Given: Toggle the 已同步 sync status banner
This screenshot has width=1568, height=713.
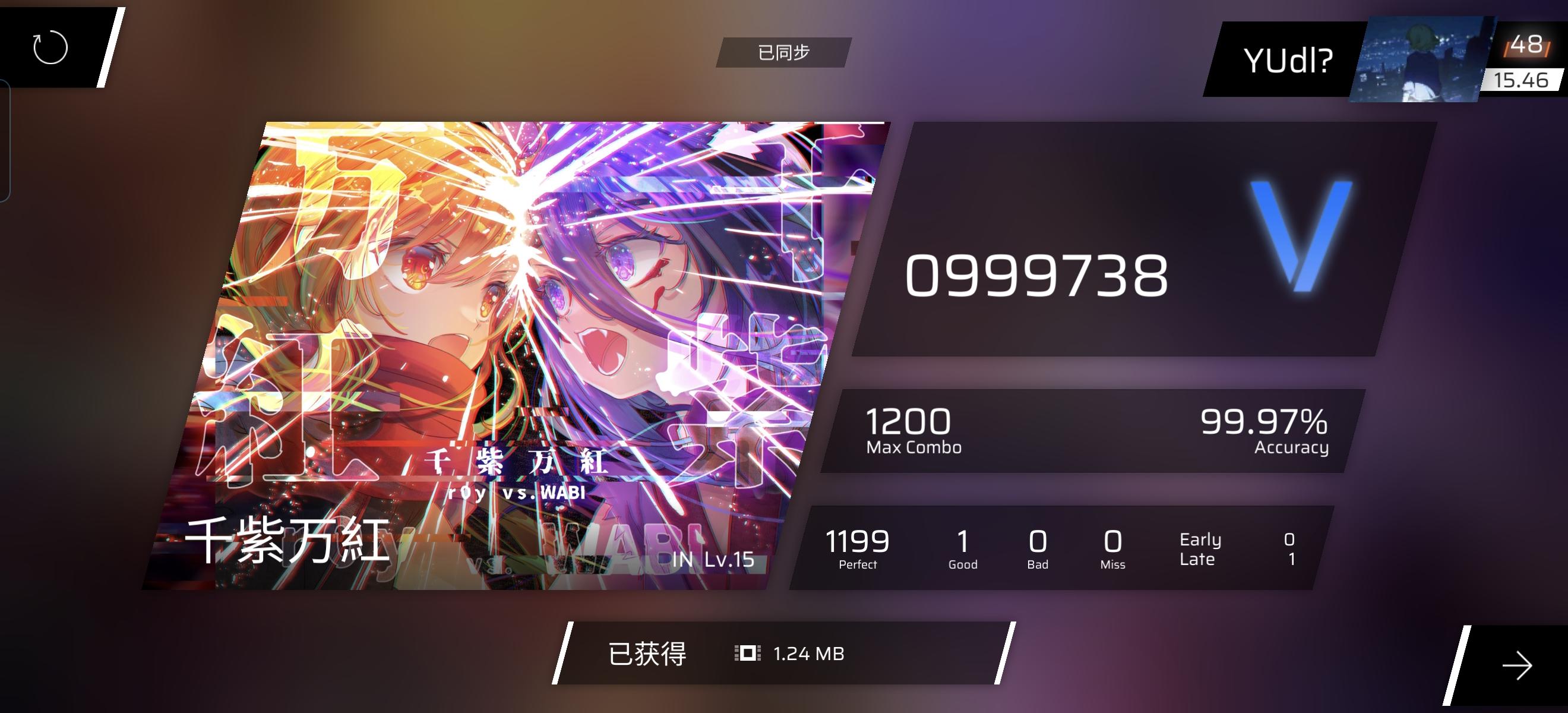Looking at the screenshot, I should [x=783, y=52].
